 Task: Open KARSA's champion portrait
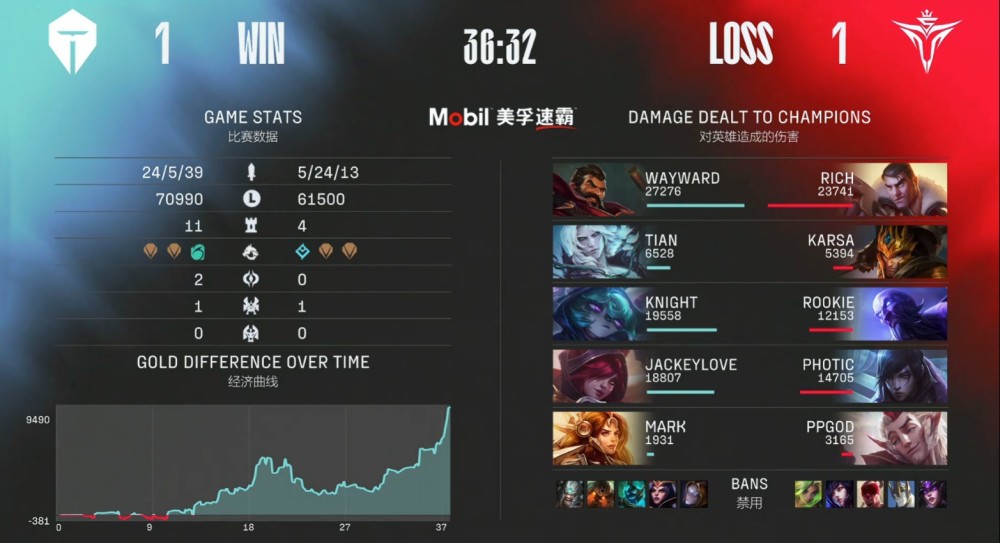tap(903, 251)
